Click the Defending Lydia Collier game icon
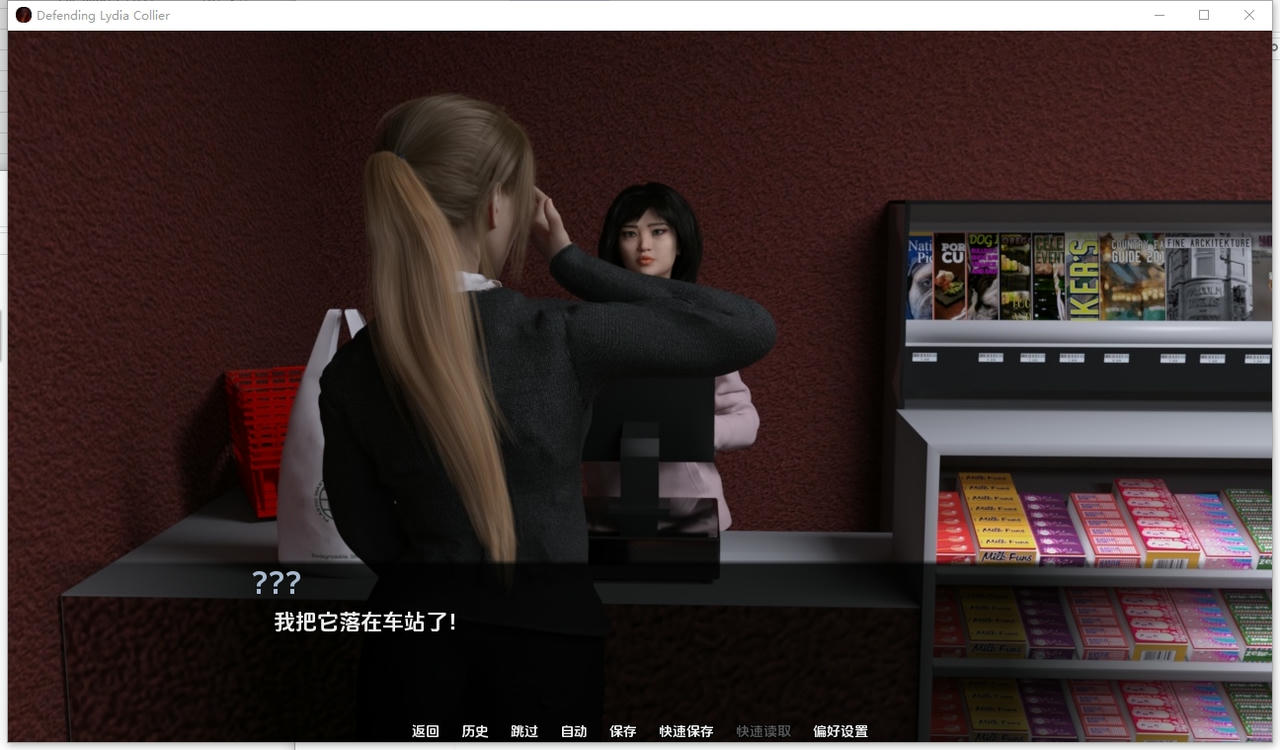1280x750 pixels. point(22,14)
